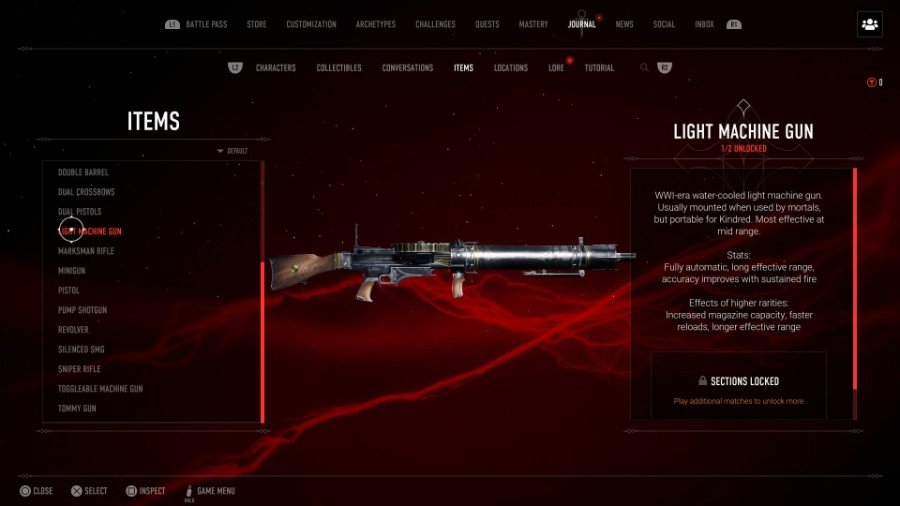Select the Characters journal section
Viewport: 900px width, 506px height.
point(275,68)
